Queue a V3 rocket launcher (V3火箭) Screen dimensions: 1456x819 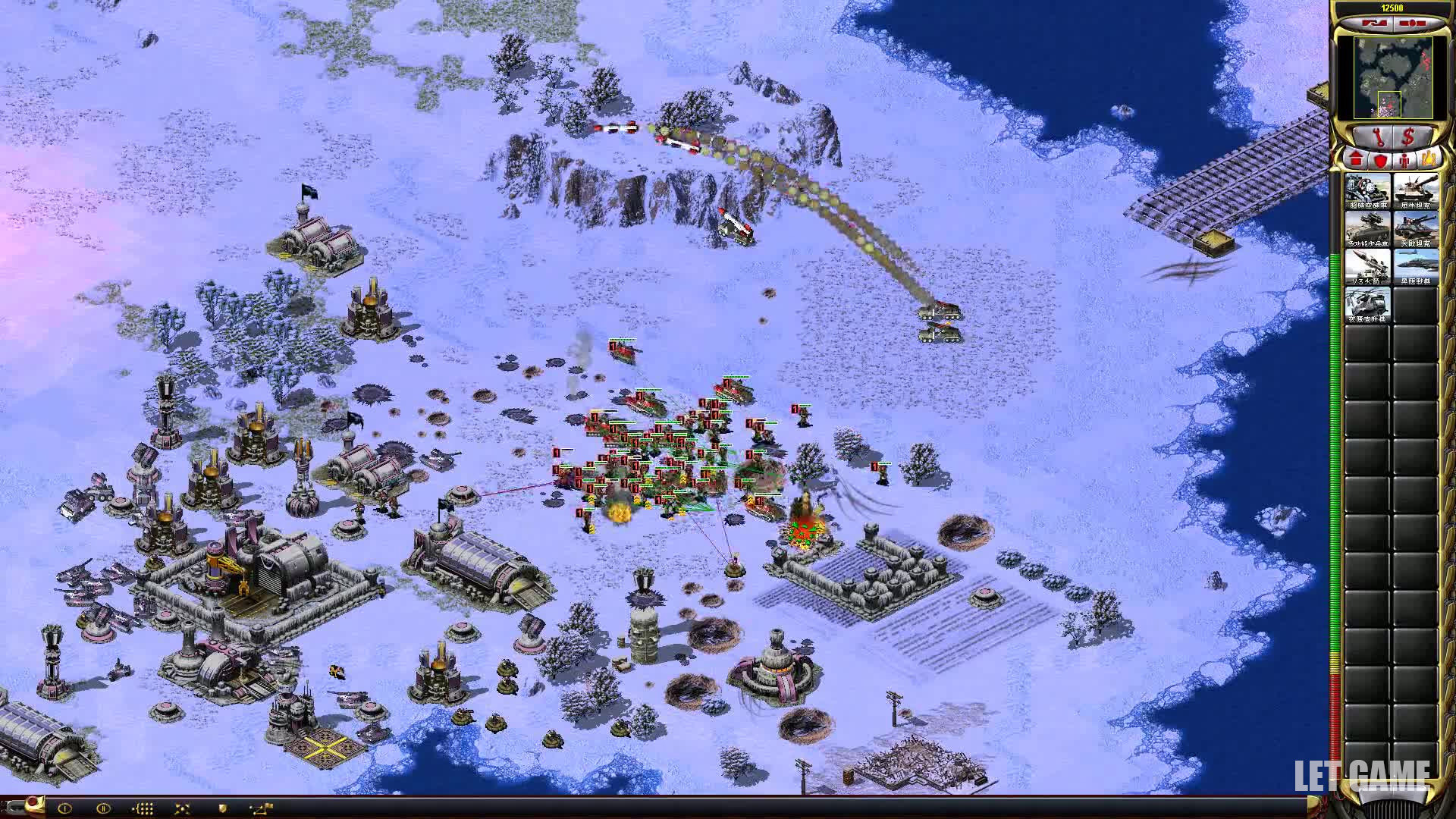coord(1367,266)
